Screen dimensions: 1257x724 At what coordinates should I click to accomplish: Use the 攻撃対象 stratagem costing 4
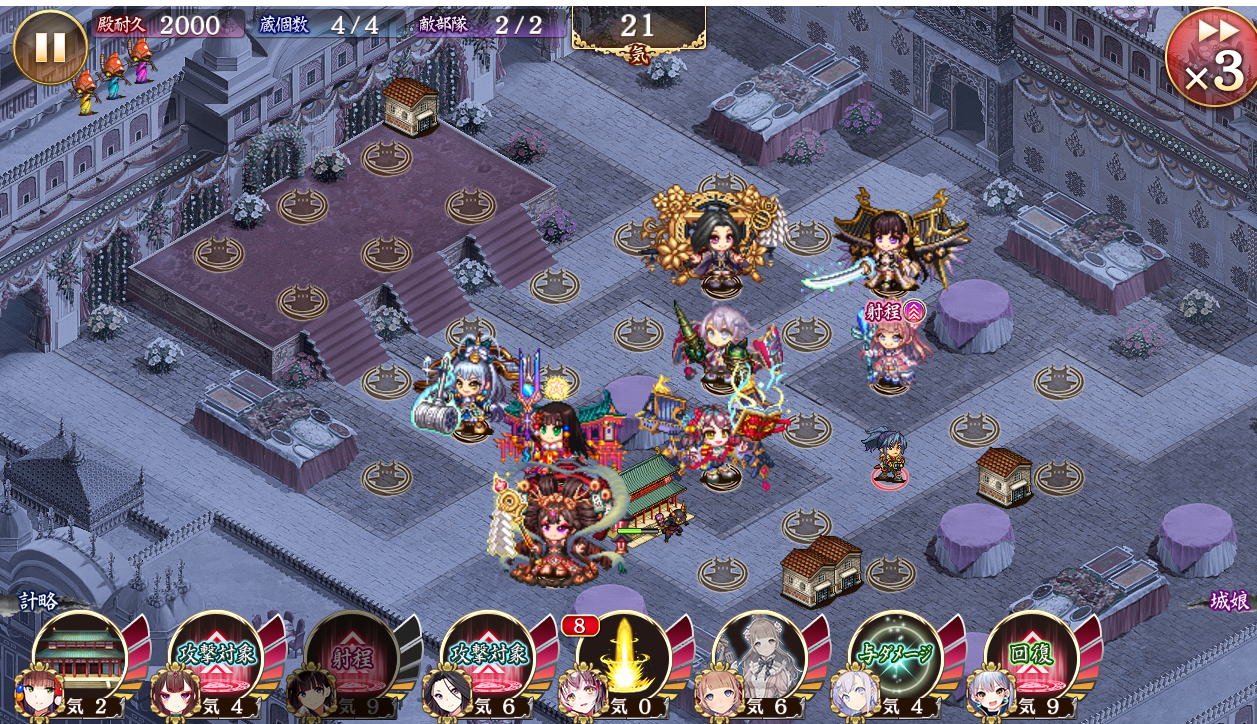pyautogui.click(x=216, y=655)
